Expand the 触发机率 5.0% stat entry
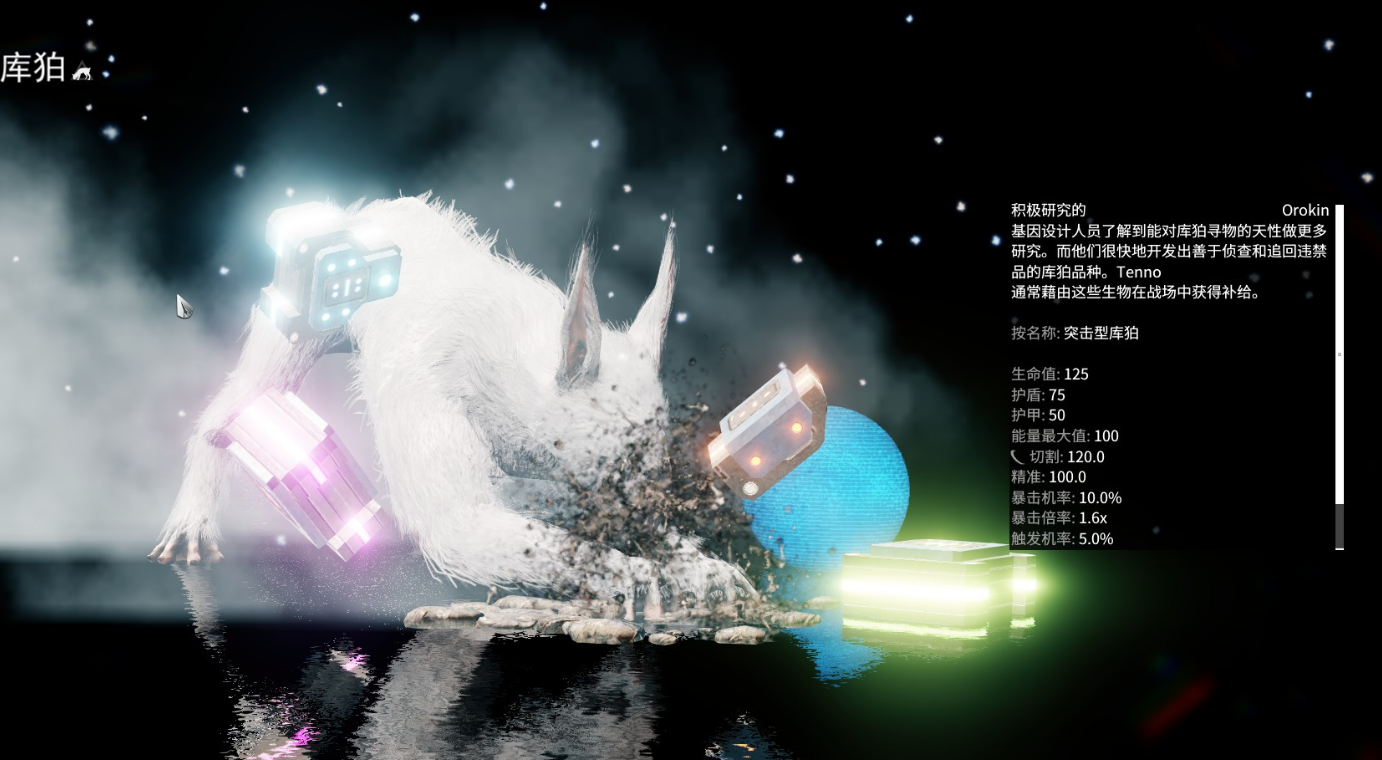Image resolution: width=1382 pixels, height=760 pixels. 1063,538
